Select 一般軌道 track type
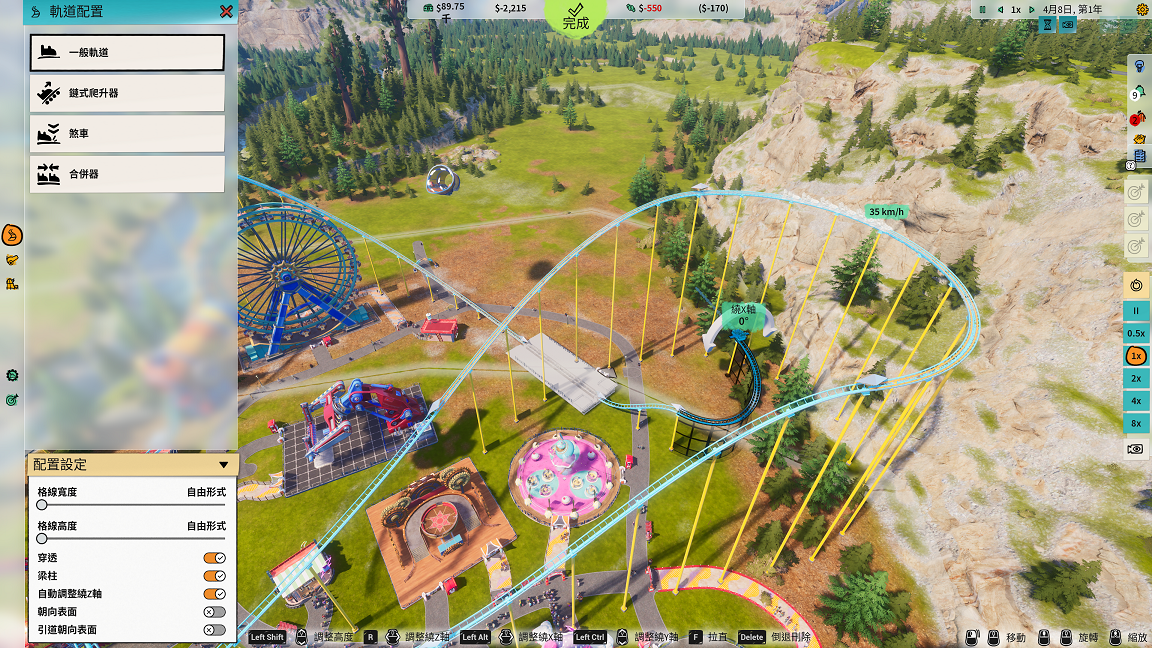Viewport: 1152px width, 648px height. click(127, 52)
